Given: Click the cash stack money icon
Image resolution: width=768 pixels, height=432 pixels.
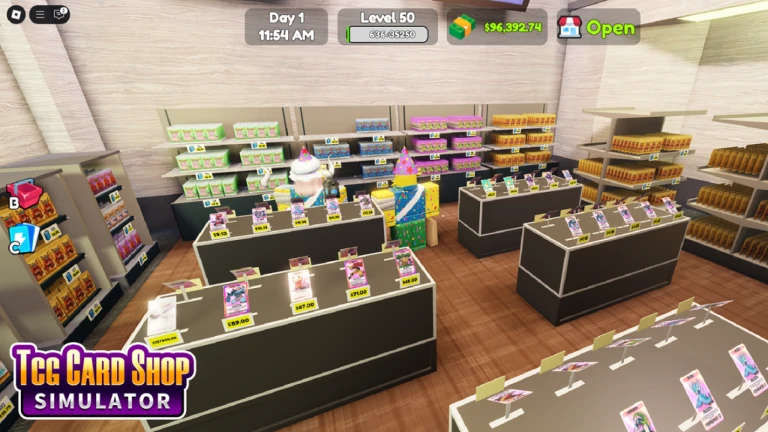Looking at the screenshot, I should [462, 28].
